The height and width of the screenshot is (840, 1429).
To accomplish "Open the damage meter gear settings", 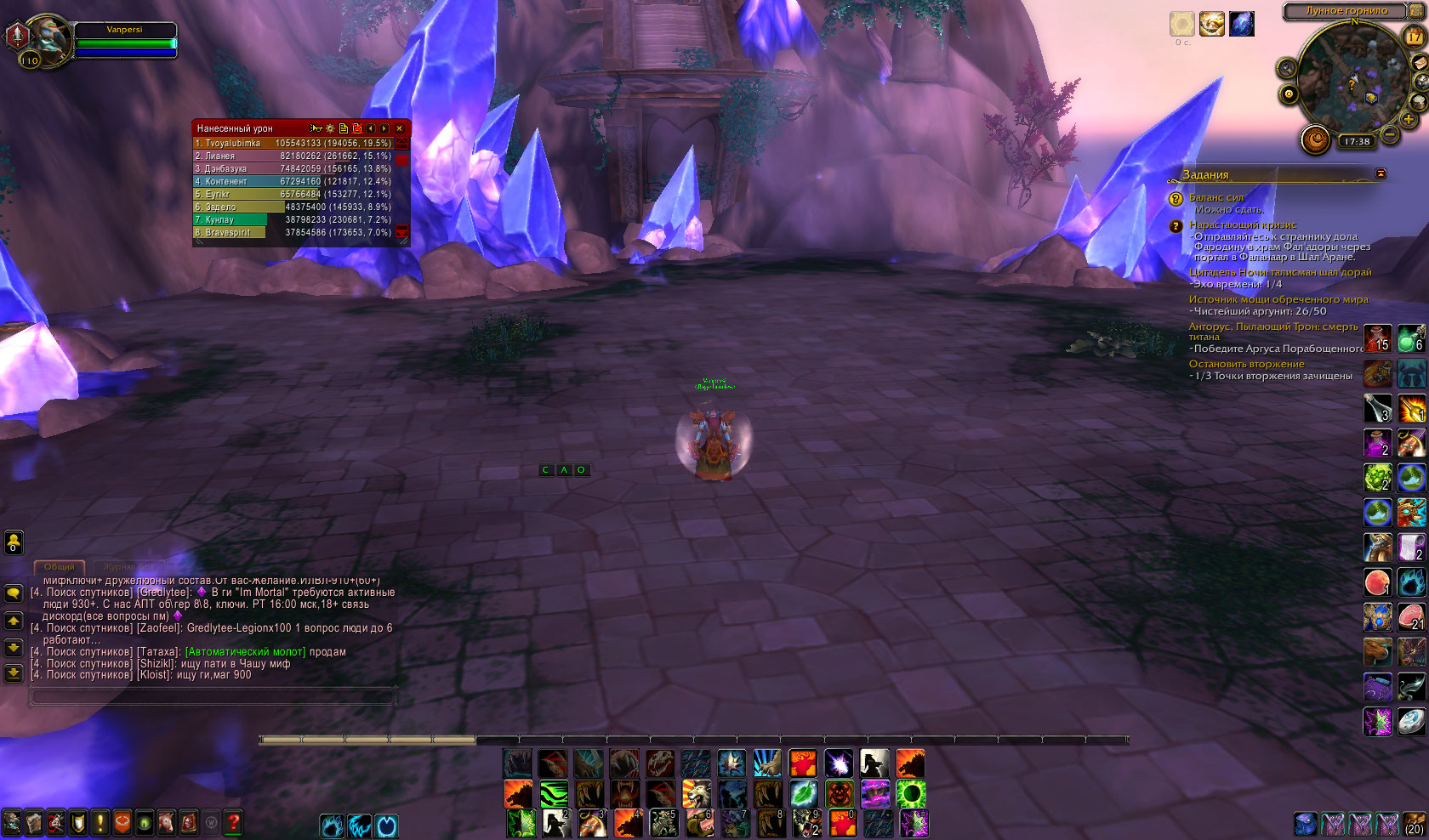I will (330, 128).
